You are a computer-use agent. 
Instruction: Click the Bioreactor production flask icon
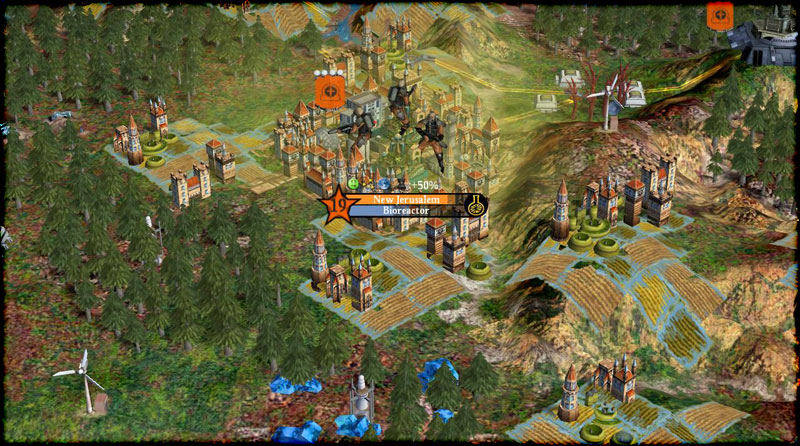click(x=478, y=206)
